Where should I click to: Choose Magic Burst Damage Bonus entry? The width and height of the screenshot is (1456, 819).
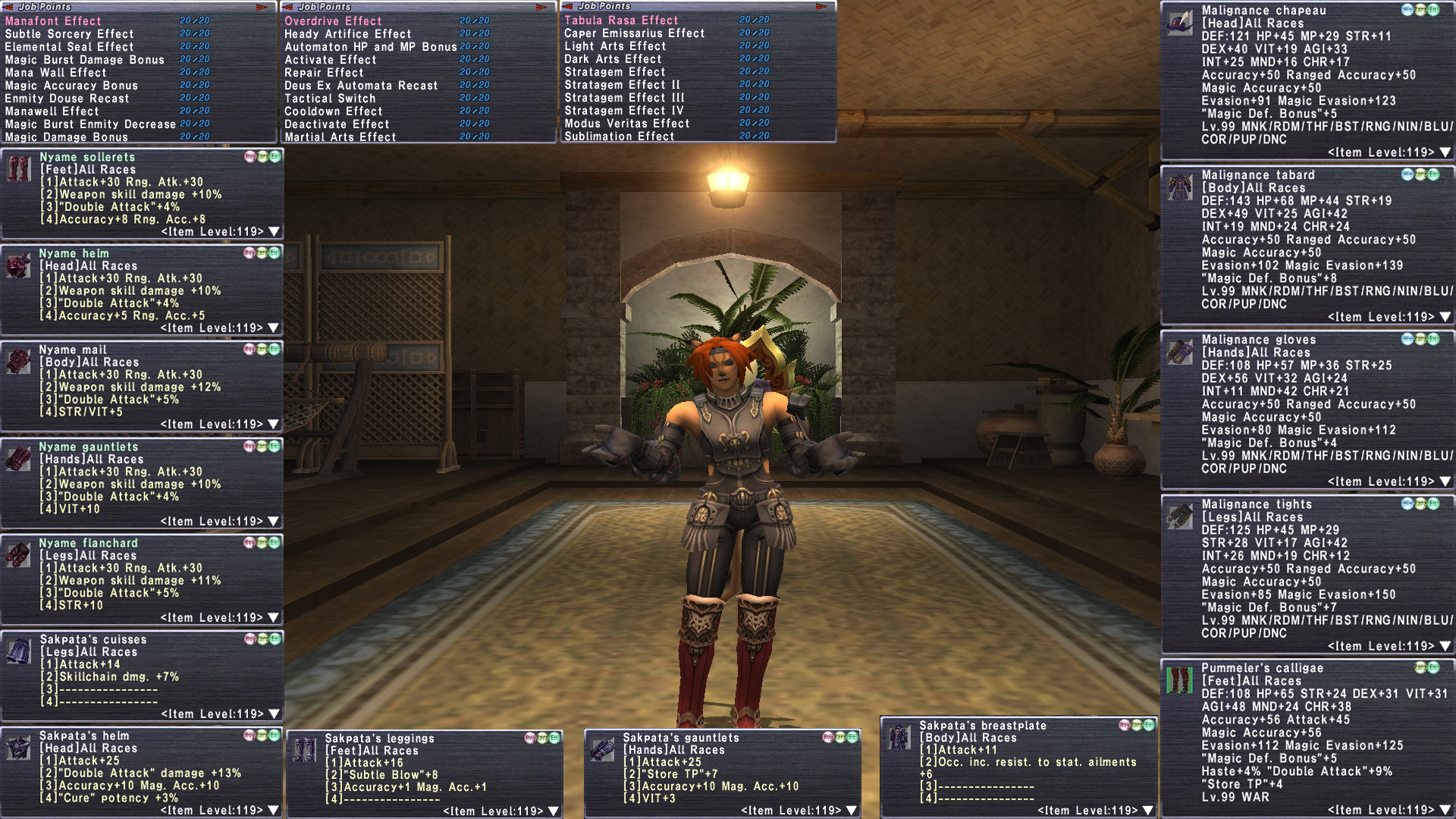point(84,60)
